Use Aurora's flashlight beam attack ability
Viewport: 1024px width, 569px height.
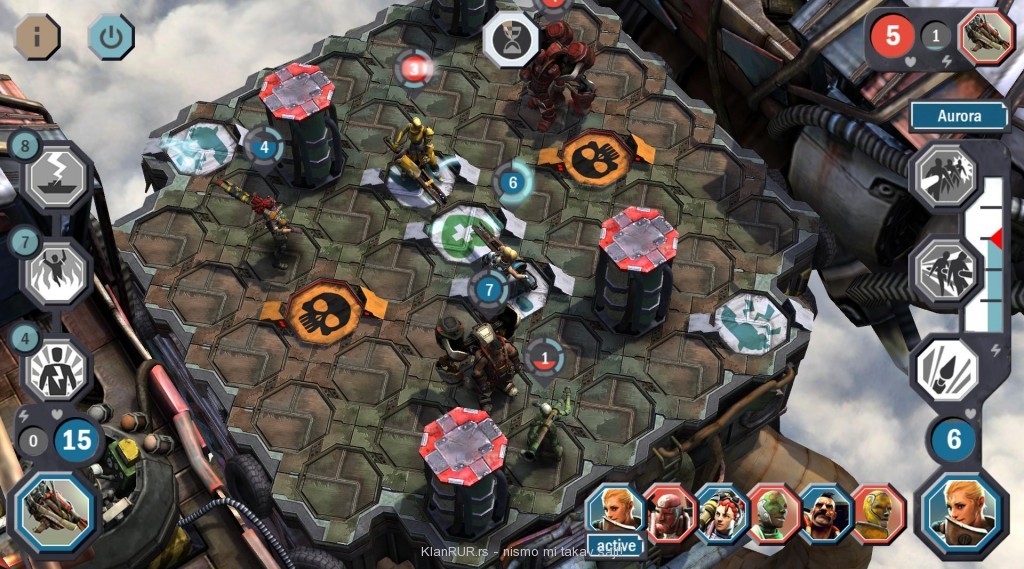[x=943, y=175]
